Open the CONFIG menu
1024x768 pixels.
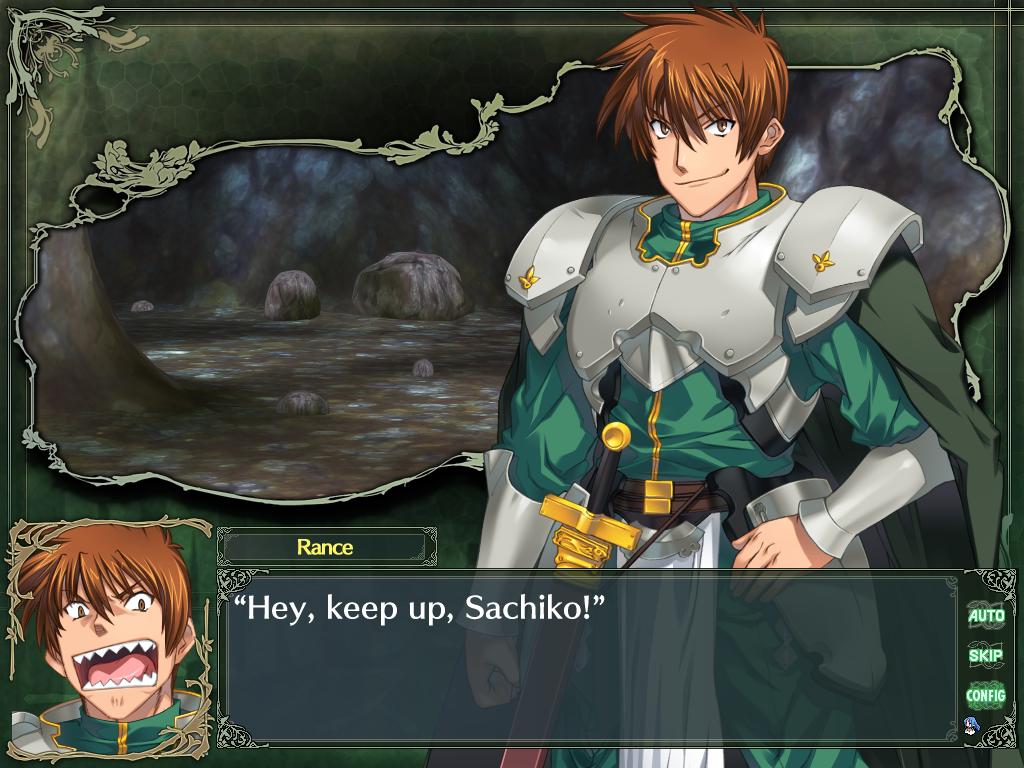(x=985, y=694)
